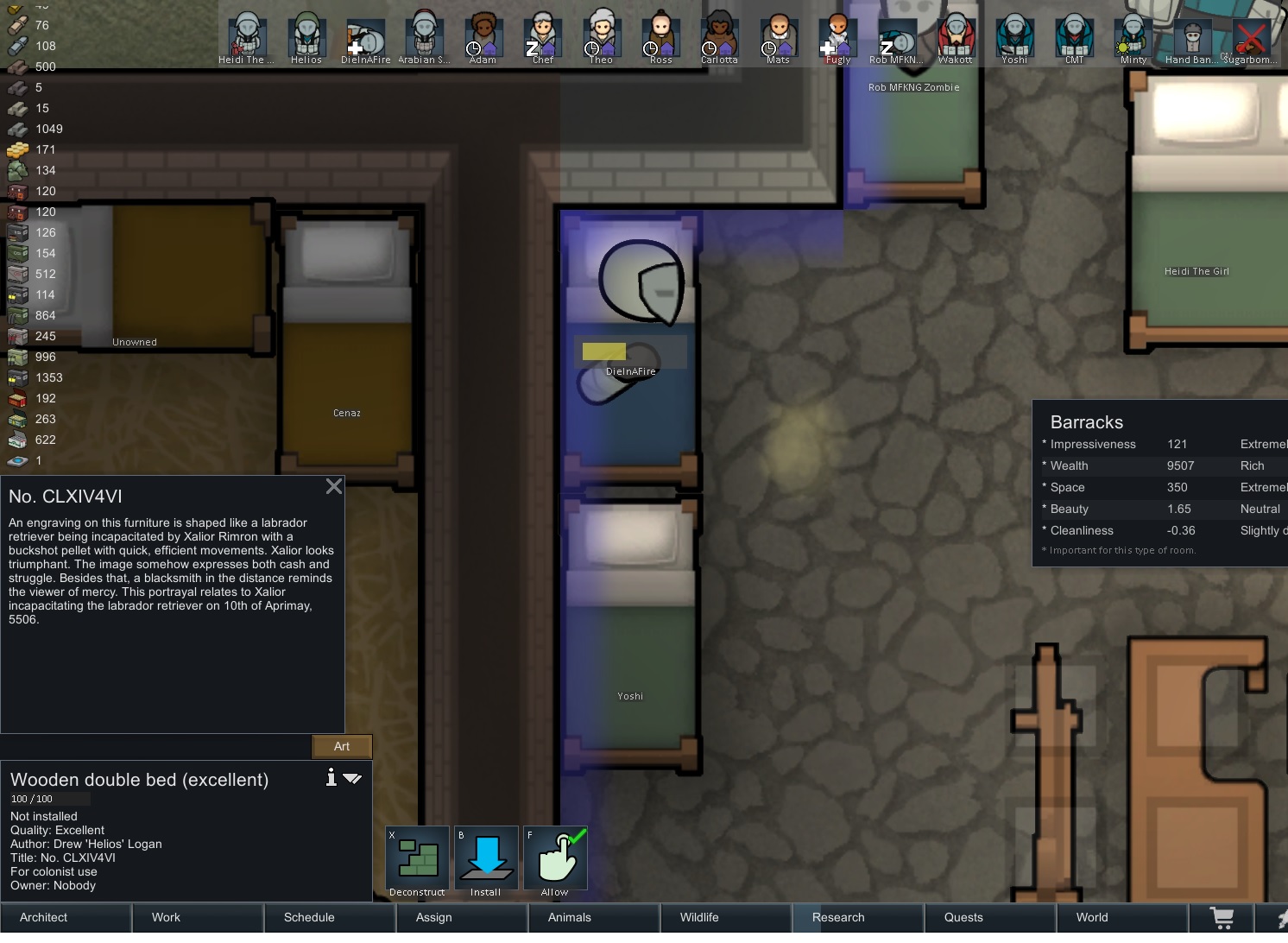
Task: Open the bed's information card icon
Action: tap(331, 777)
